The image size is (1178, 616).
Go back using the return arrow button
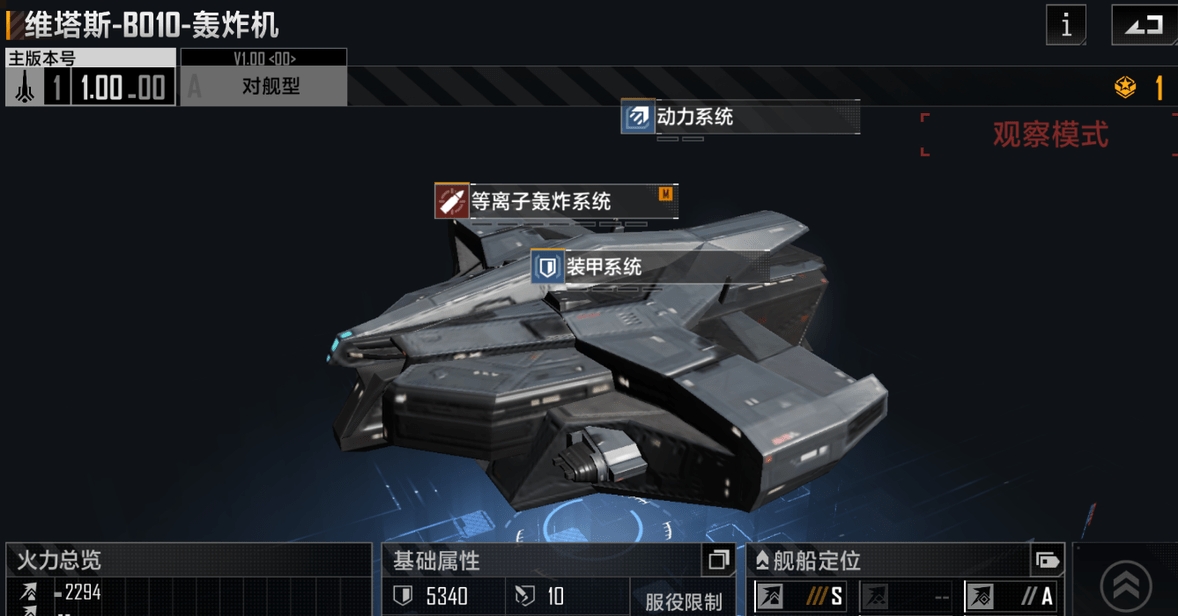pyautogui.click(x=1143, y=25)
